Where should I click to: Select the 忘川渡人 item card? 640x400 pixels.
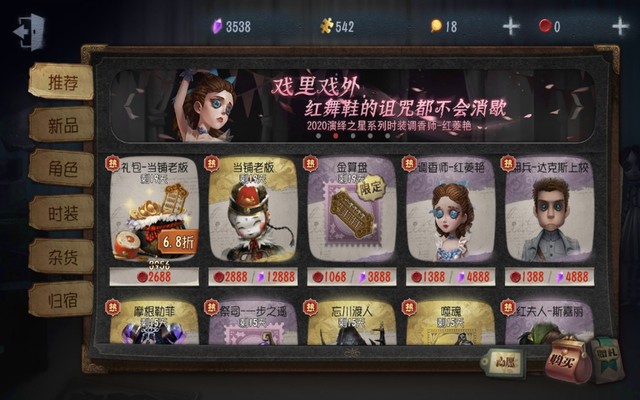pos(350,322)
